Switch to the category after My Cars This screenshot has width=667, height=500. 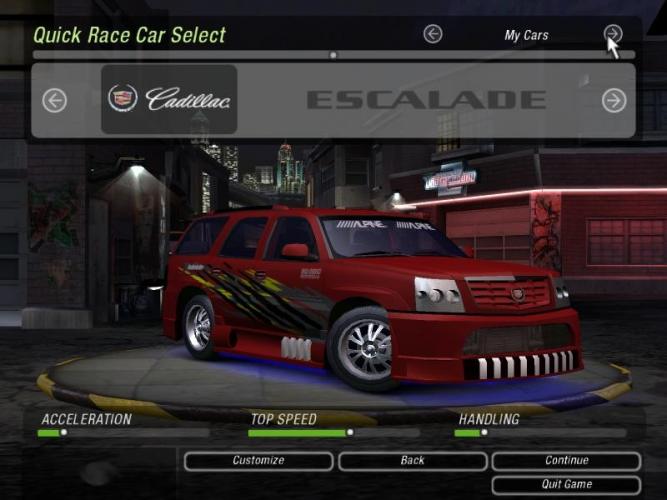coord(612,34)
